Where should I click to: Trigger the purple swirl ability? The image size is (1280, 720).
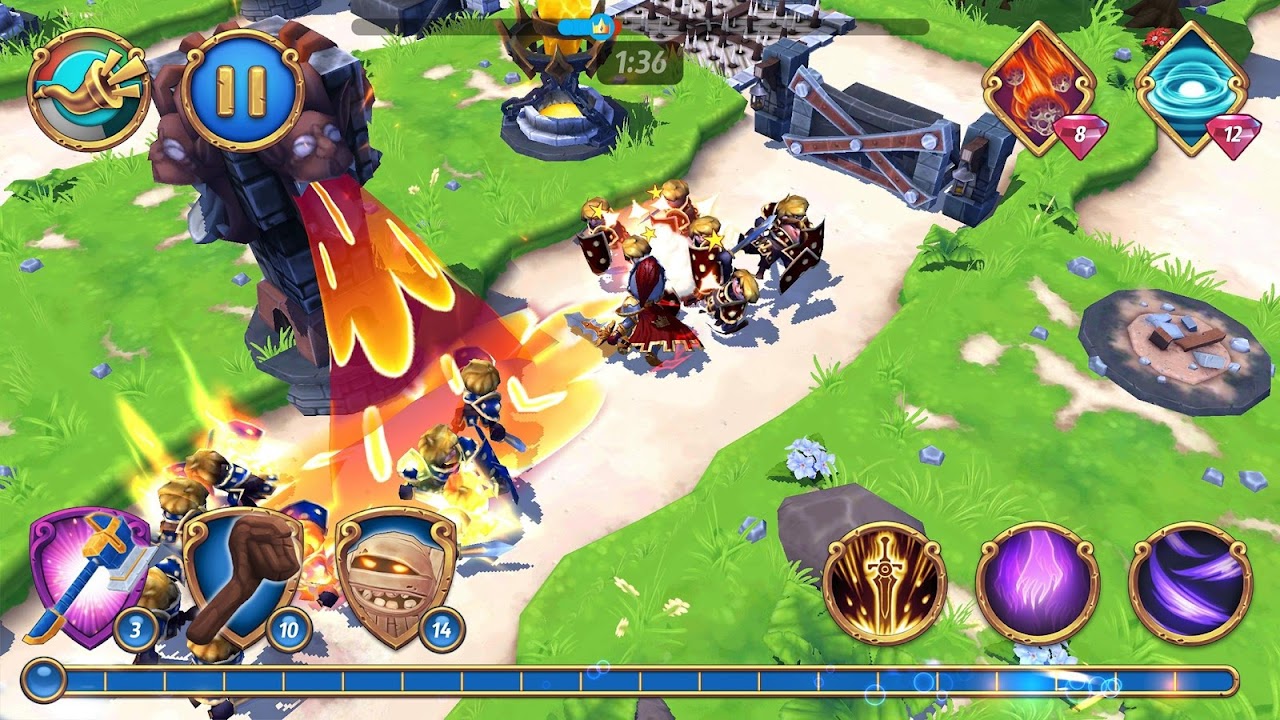click(x=1190, y=582)
